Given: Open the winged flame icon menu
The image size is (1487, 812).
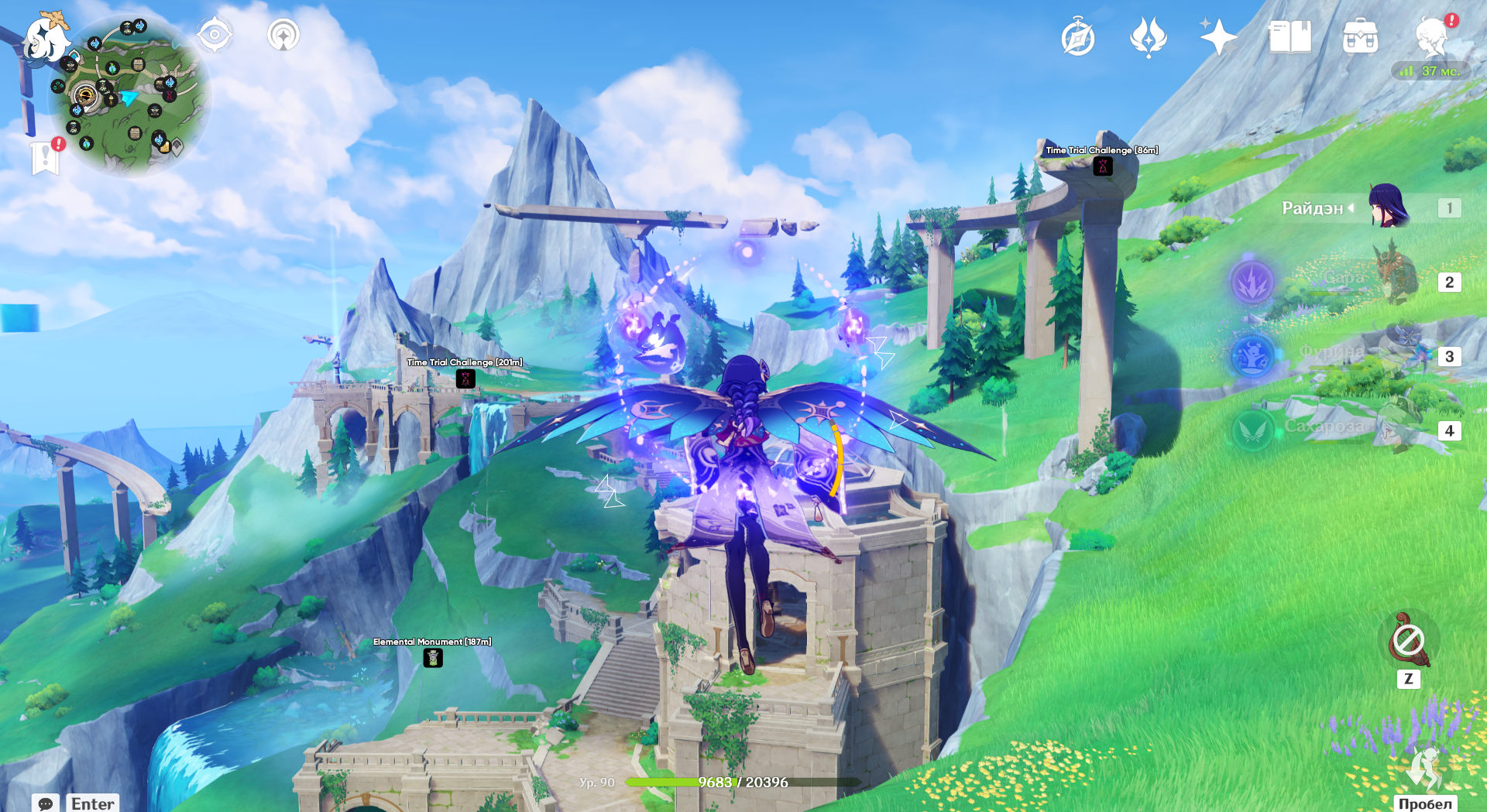Looking at the screenshot, I should 1148,37.
